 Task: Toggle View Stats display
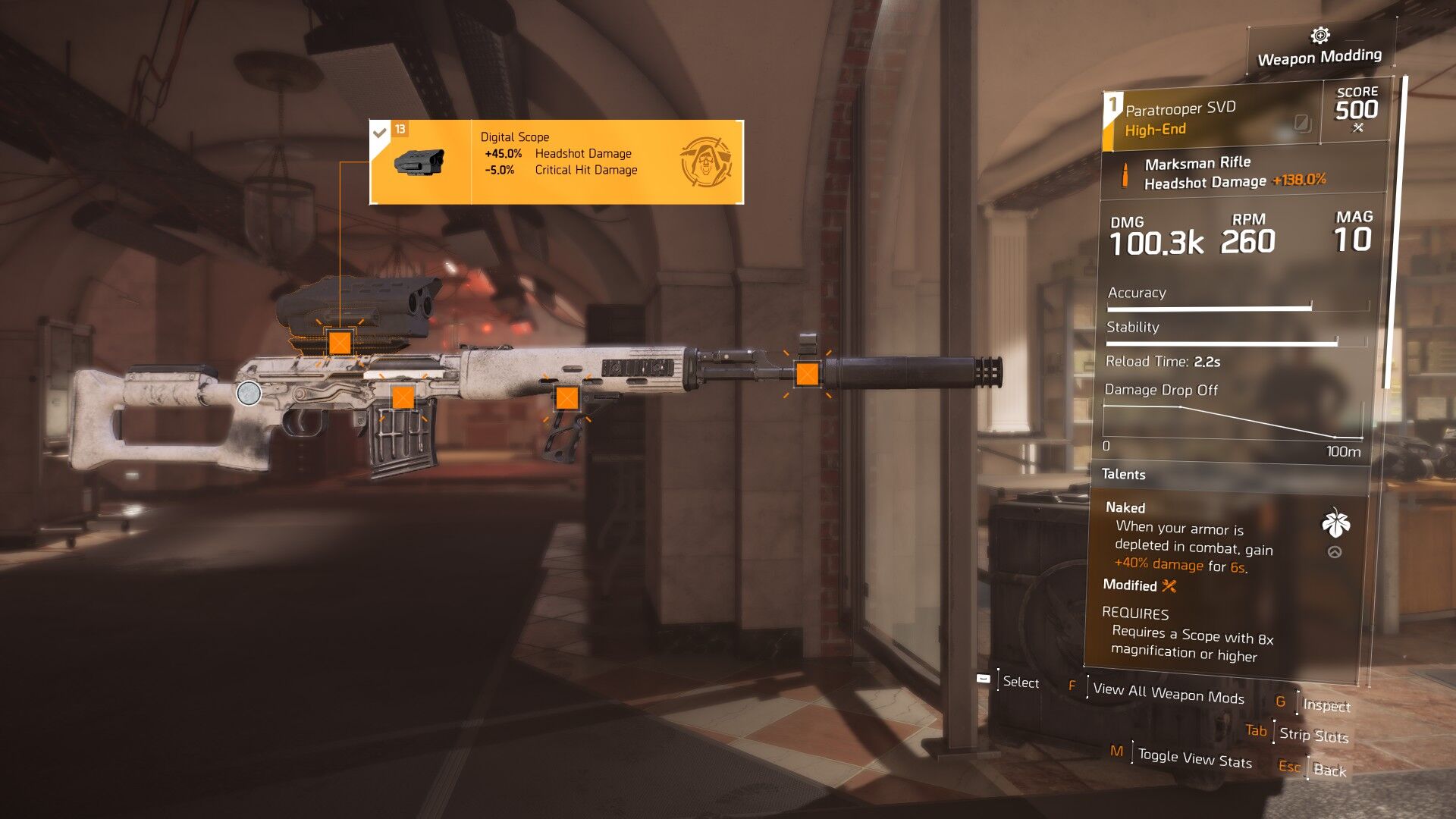click(1194, 758)
